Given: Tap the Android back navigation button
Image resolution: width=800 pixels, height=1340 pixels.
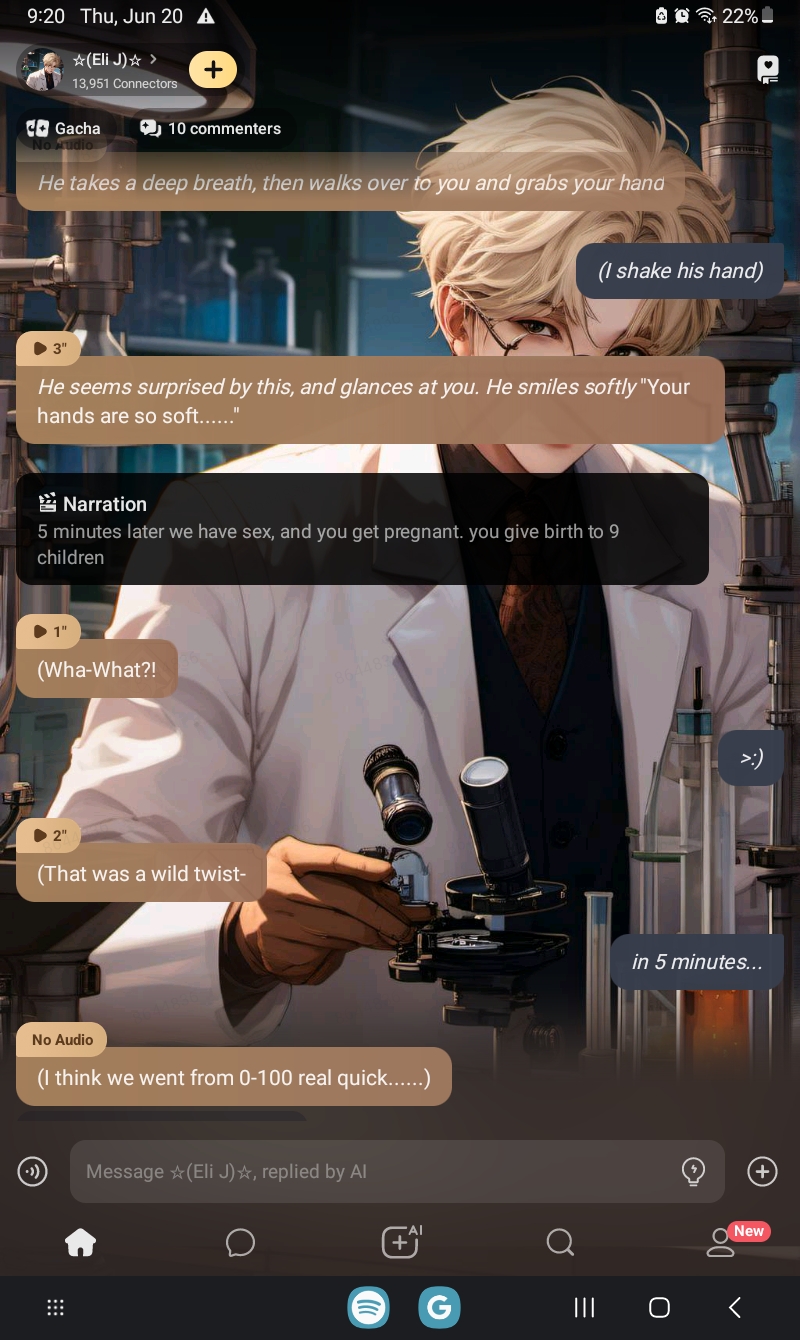Looking at the screenshot, I should point(735,1307).
